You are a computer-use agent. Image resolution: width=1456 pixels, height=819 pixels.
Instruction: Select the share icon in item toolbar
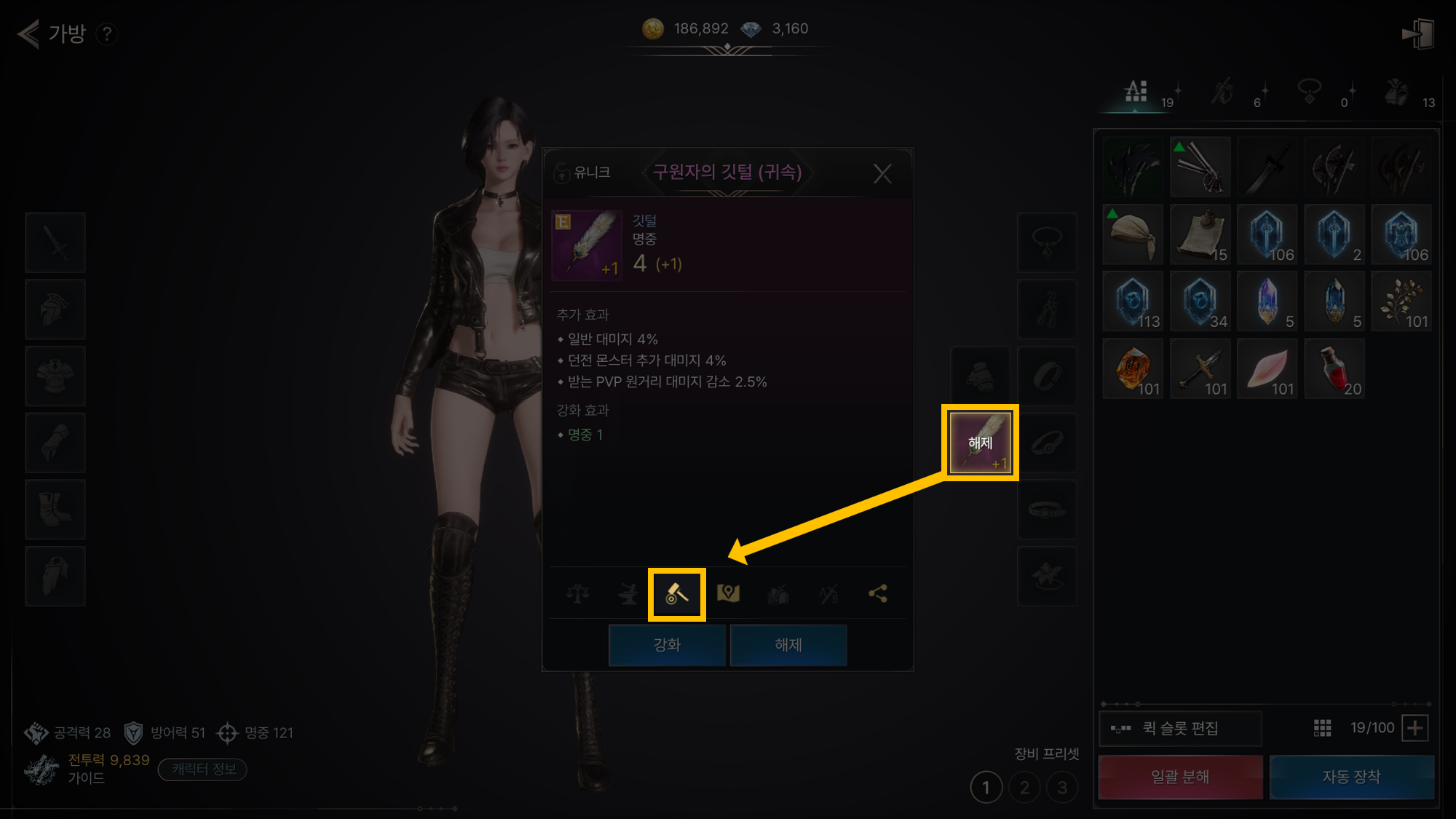tap(878, 594)
